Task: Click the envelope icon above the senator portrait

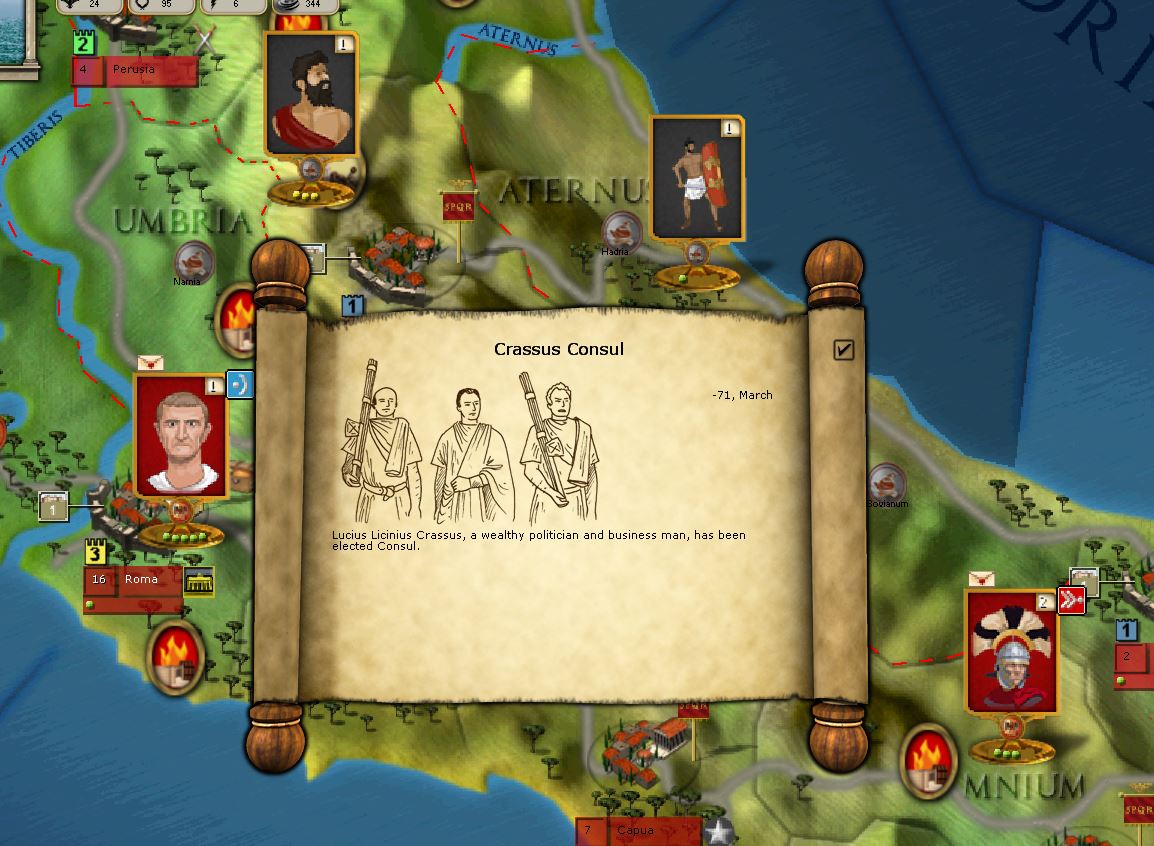Action: click(x=150, y=362)
